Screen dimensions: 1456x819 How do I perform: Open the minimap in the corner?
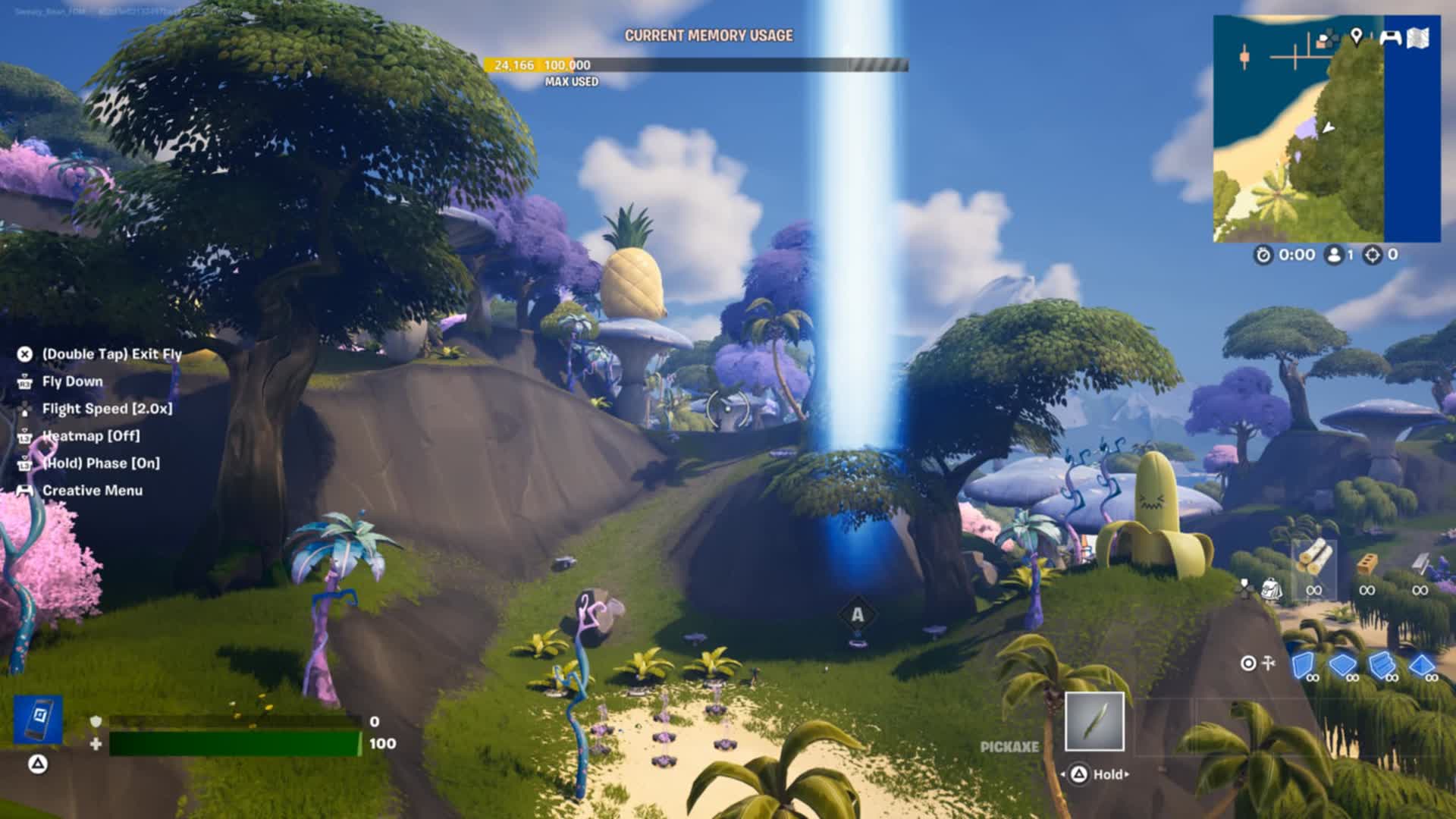(x=1326, y=129)
